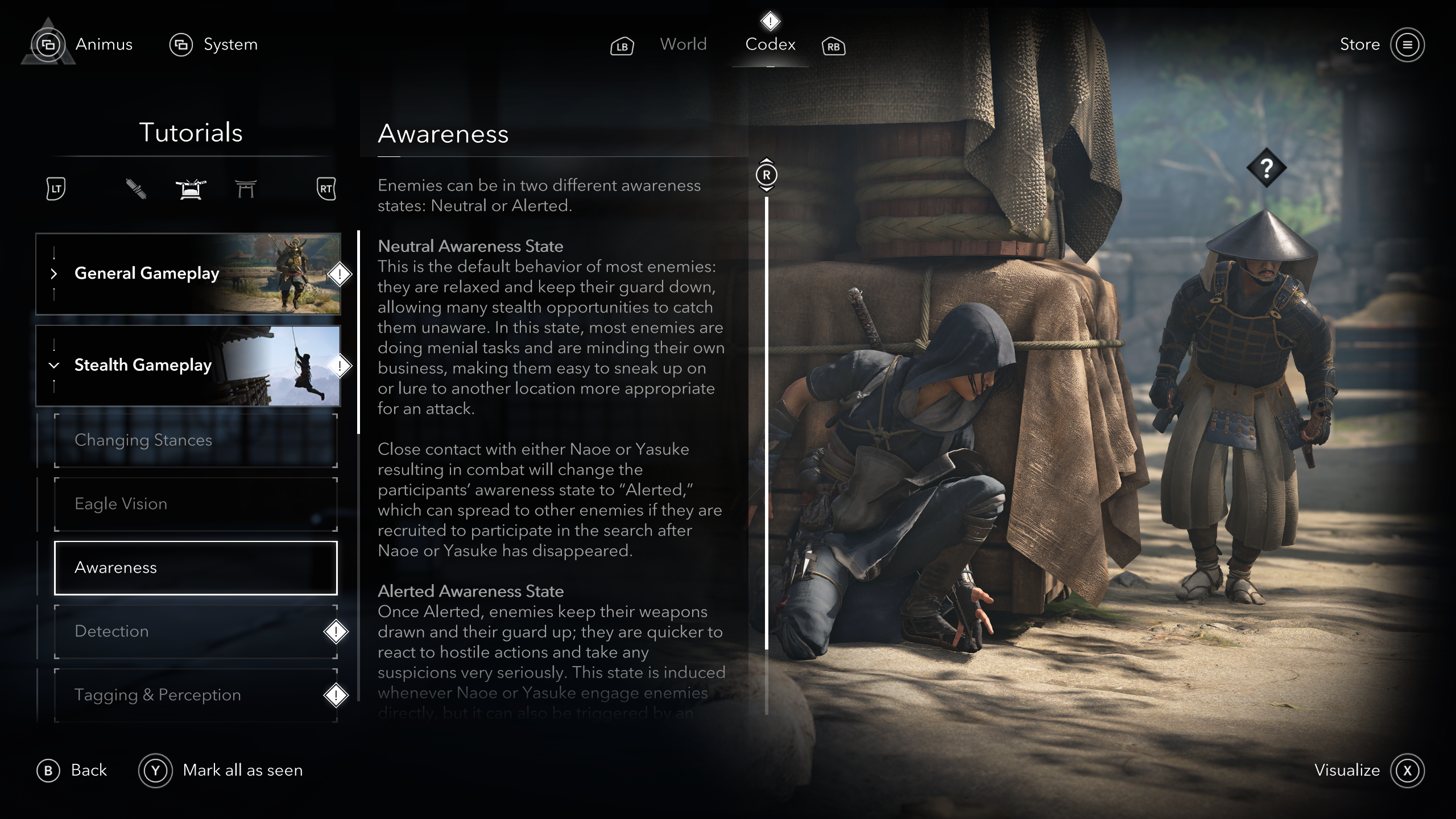Image resolution: width=1456 pixels, height=819 pixels.
Task: Click the Awareness text scrollbar
Action: pos(767,422)
